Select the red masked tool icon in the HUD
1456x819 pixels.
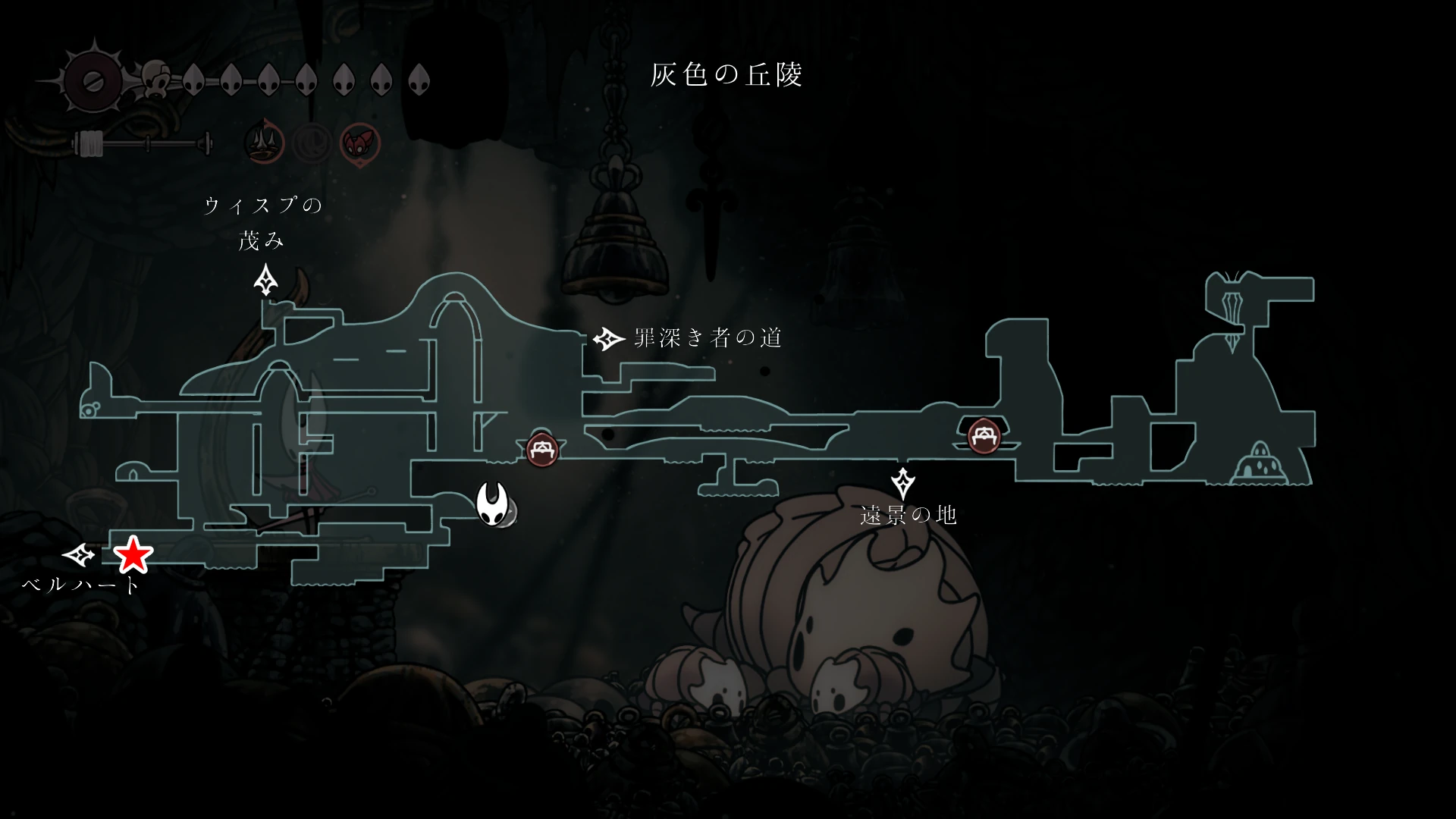359,143
